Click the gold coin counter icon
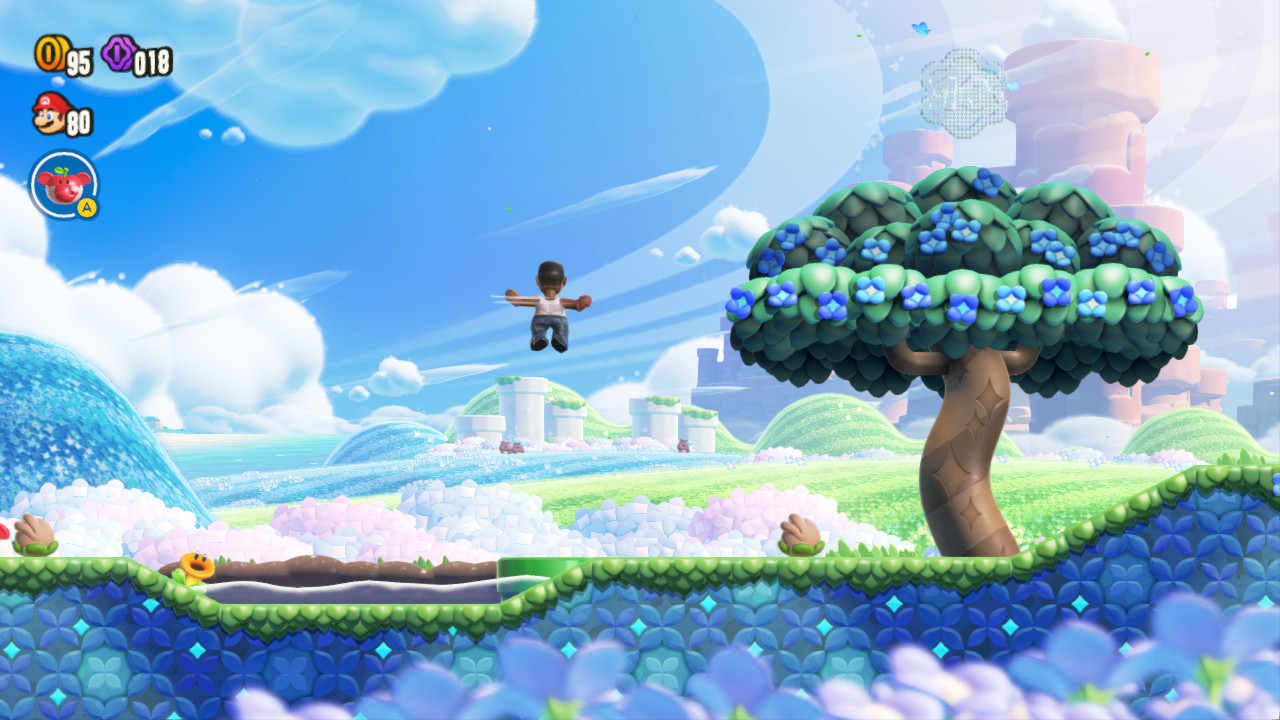The height and width of the screenshot is (720, 1280). [x=50, y=57]
